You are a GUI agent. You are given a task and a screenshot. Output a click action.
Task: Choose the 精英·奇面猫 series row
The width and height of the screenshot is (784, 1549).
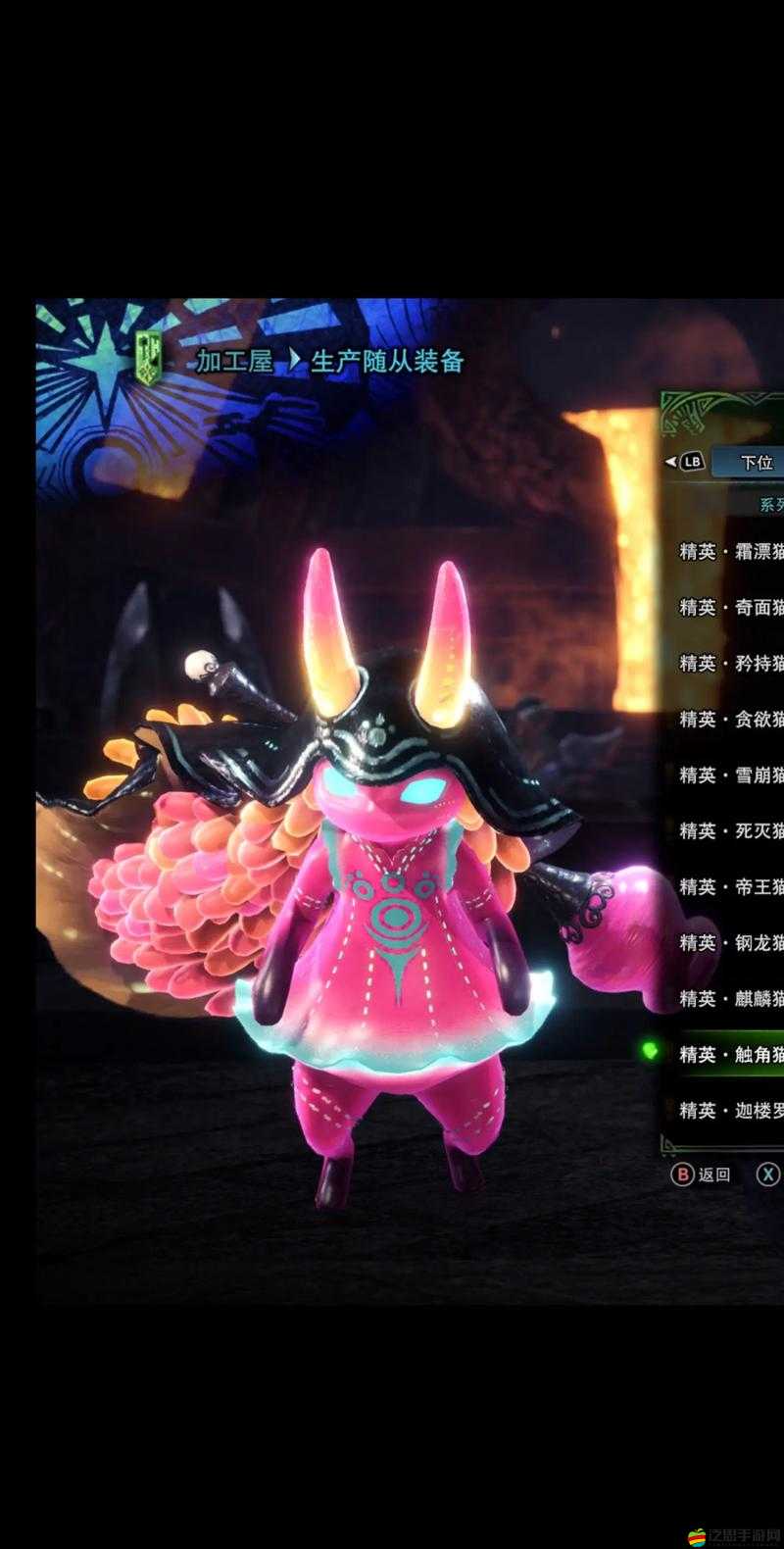731,608
